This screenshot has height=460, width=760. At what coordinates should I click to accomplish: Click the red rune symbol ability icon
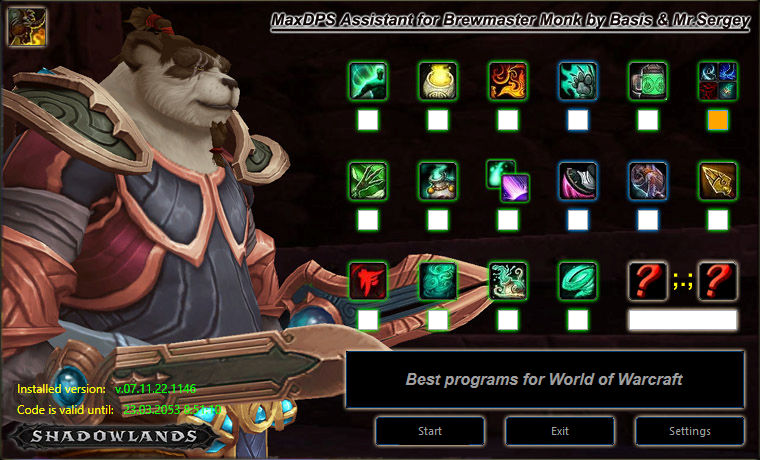367,281
